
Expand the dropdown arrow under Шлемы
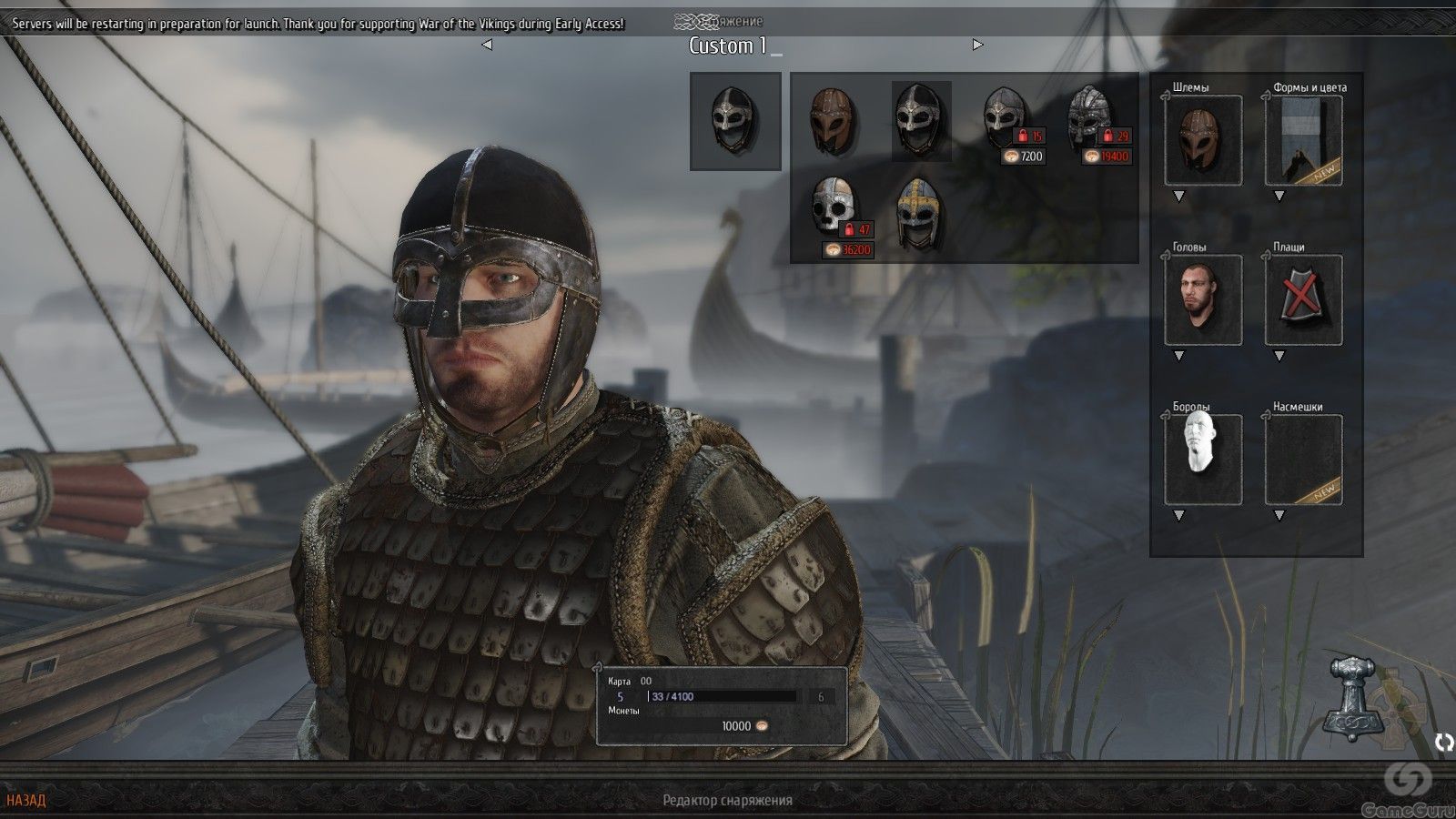coord(1179,197)
